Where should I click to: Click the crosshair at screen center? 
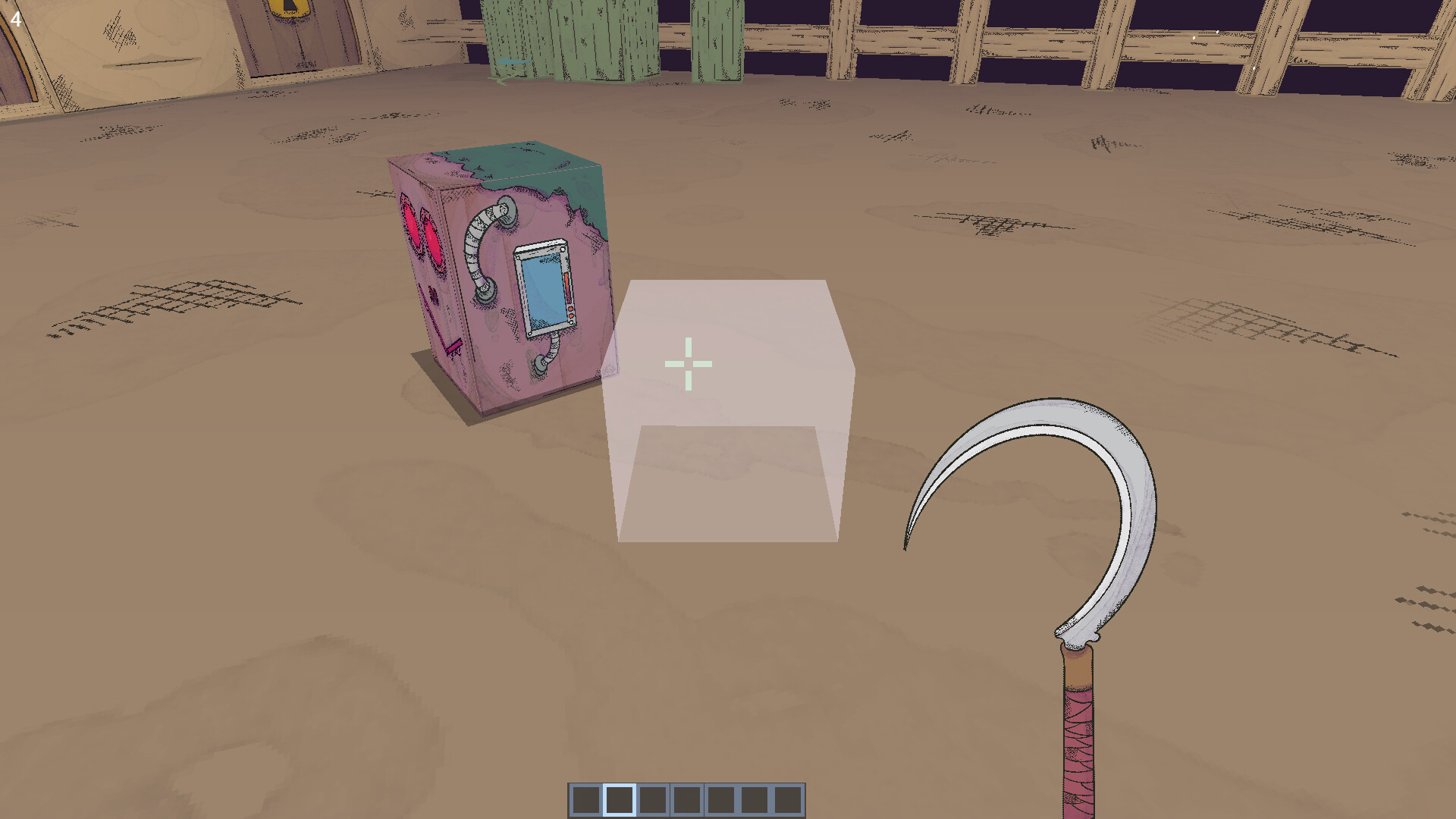689,364
